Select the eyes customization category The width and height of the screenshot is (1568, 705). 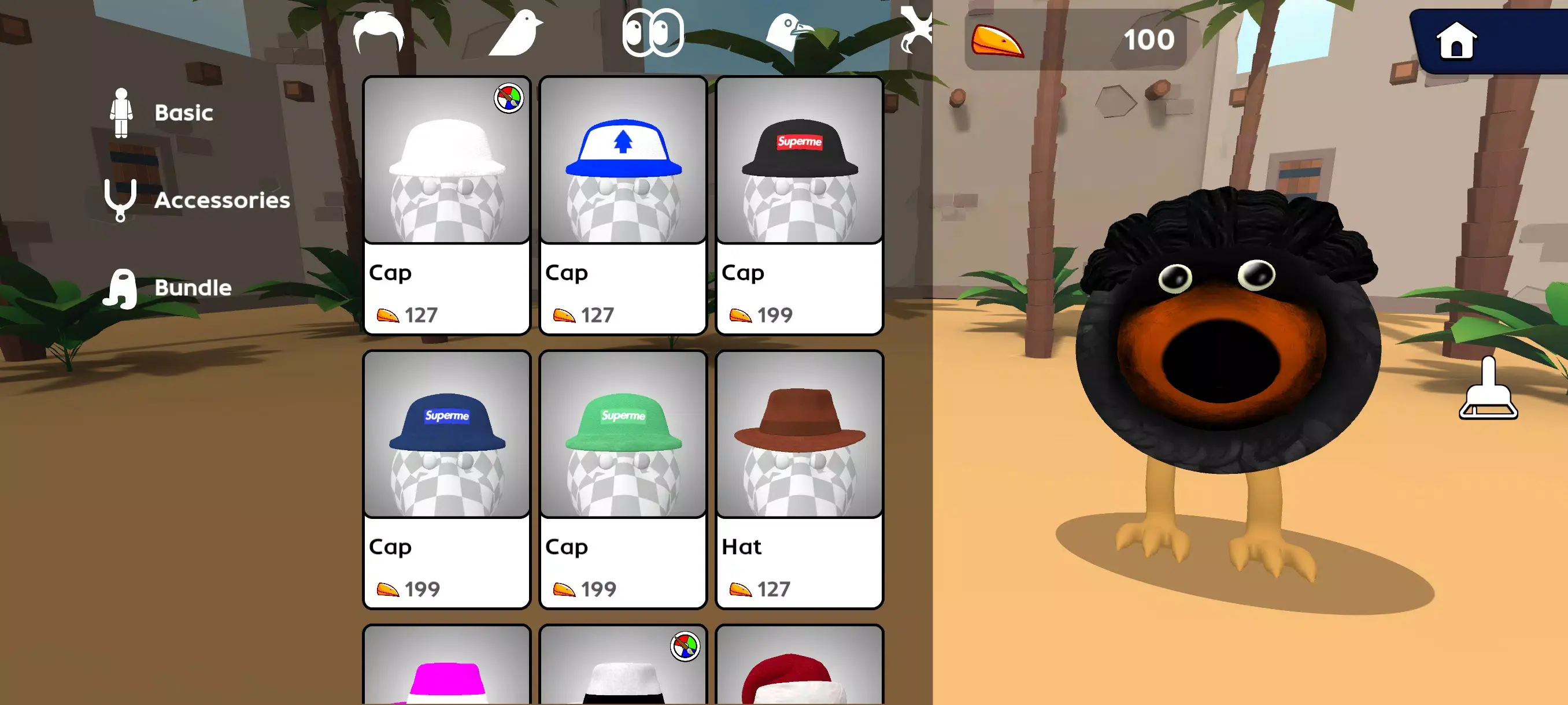653,34
